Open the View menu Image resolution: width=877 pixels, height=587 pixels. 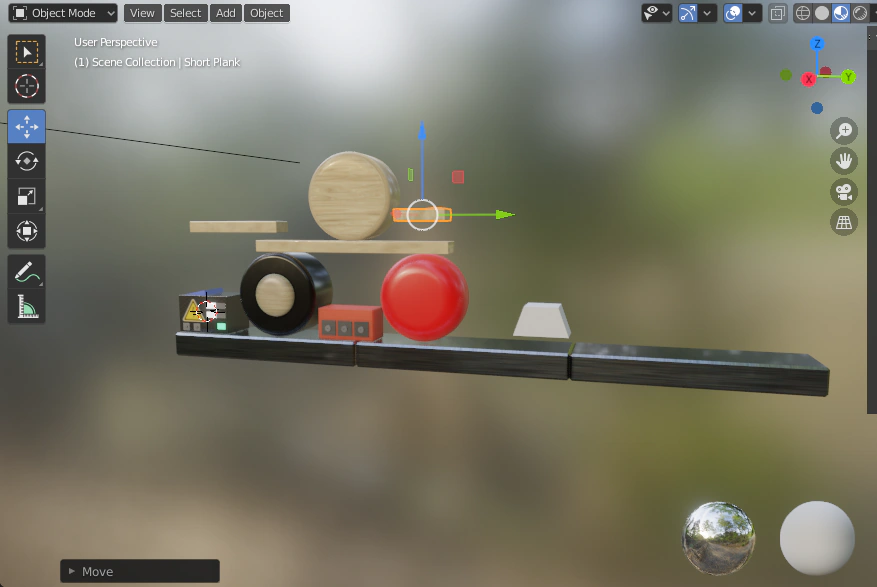point(142,13)
